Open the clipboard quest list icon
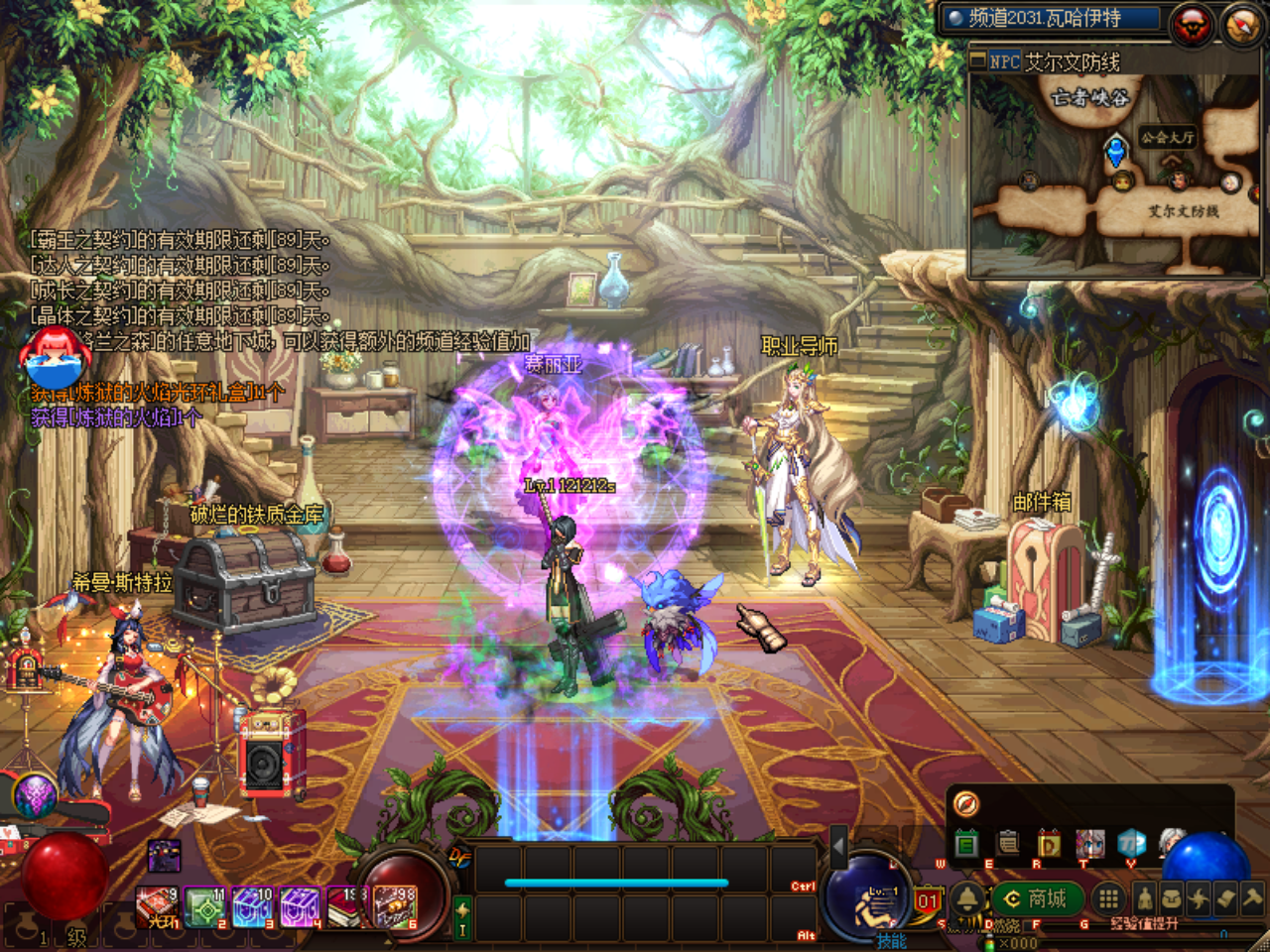Screen dimensions: 1270x952 [x=1008, y=844]
